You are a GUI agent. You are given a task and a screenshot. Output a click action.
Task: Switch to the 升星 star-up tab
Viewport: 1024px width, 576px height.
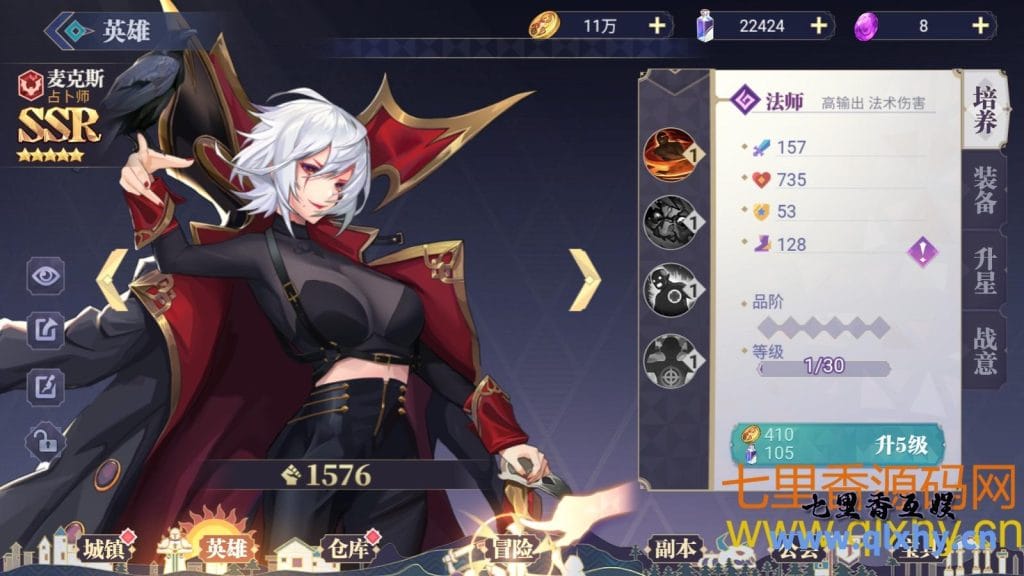coord(984,270)
